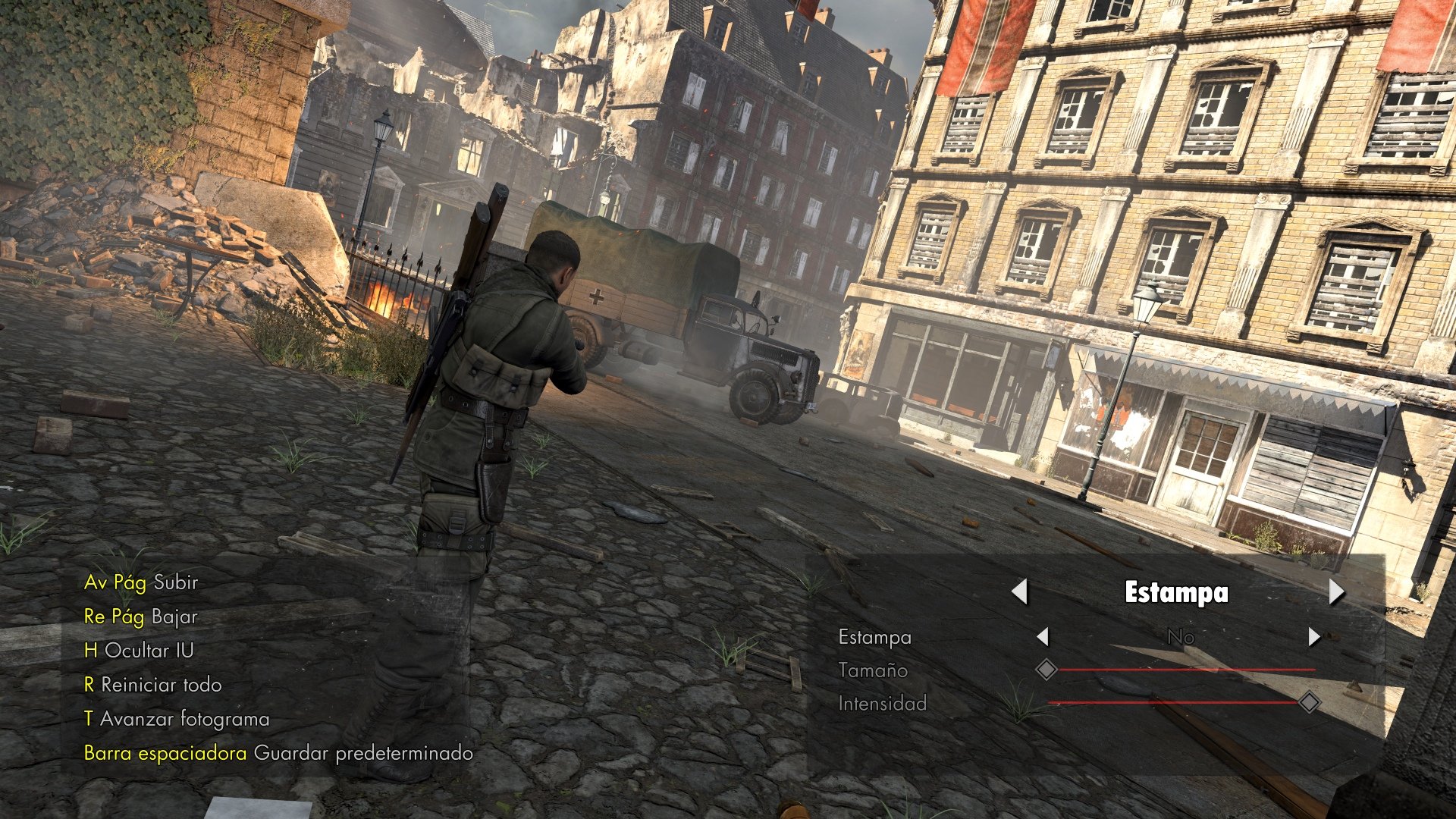Click the 'Re Pág Bajar' hotkey entry

(x=140, y=617)
